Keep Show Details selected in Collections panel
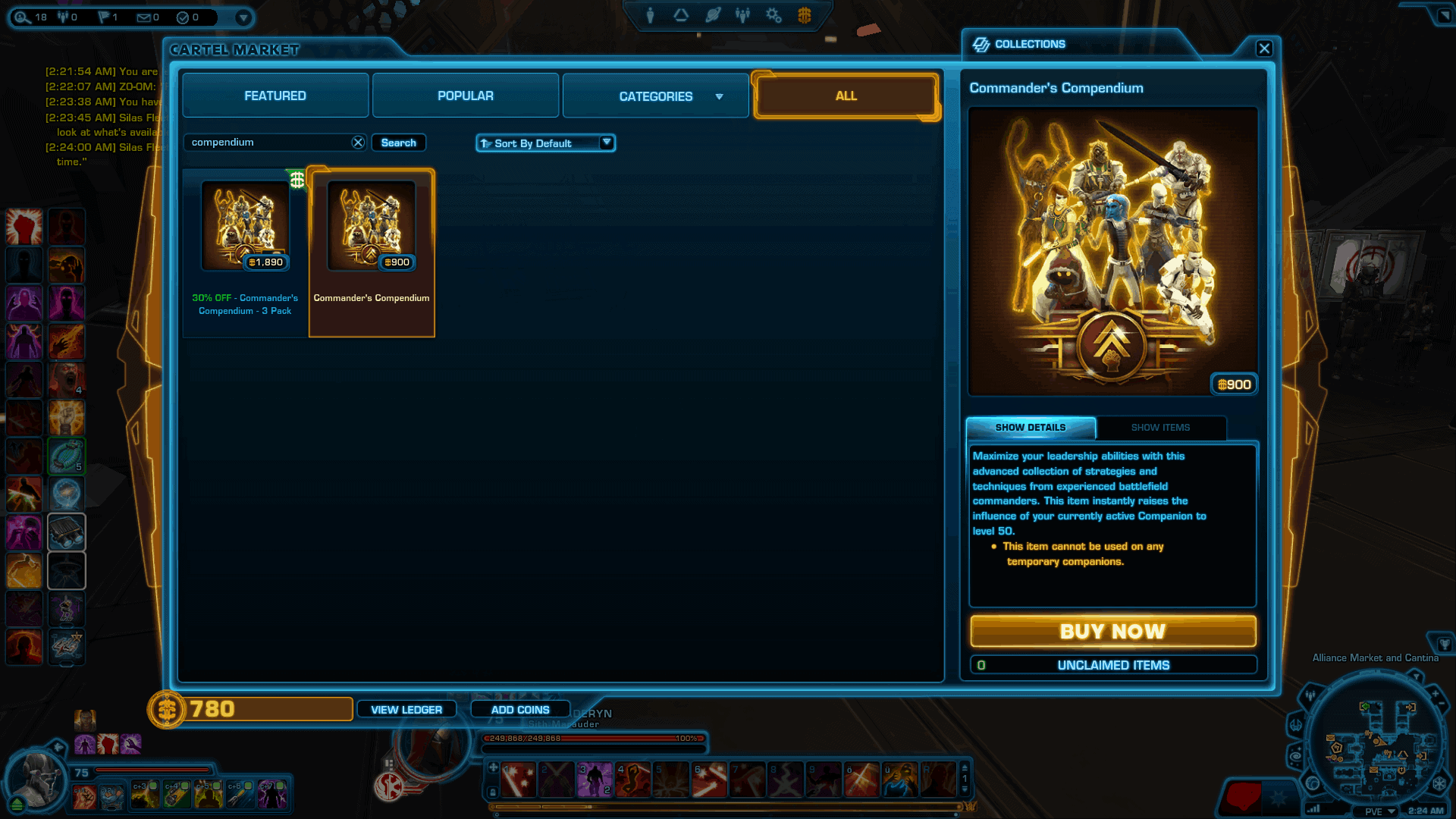The image size is (1456, 819). [1030, 427]
